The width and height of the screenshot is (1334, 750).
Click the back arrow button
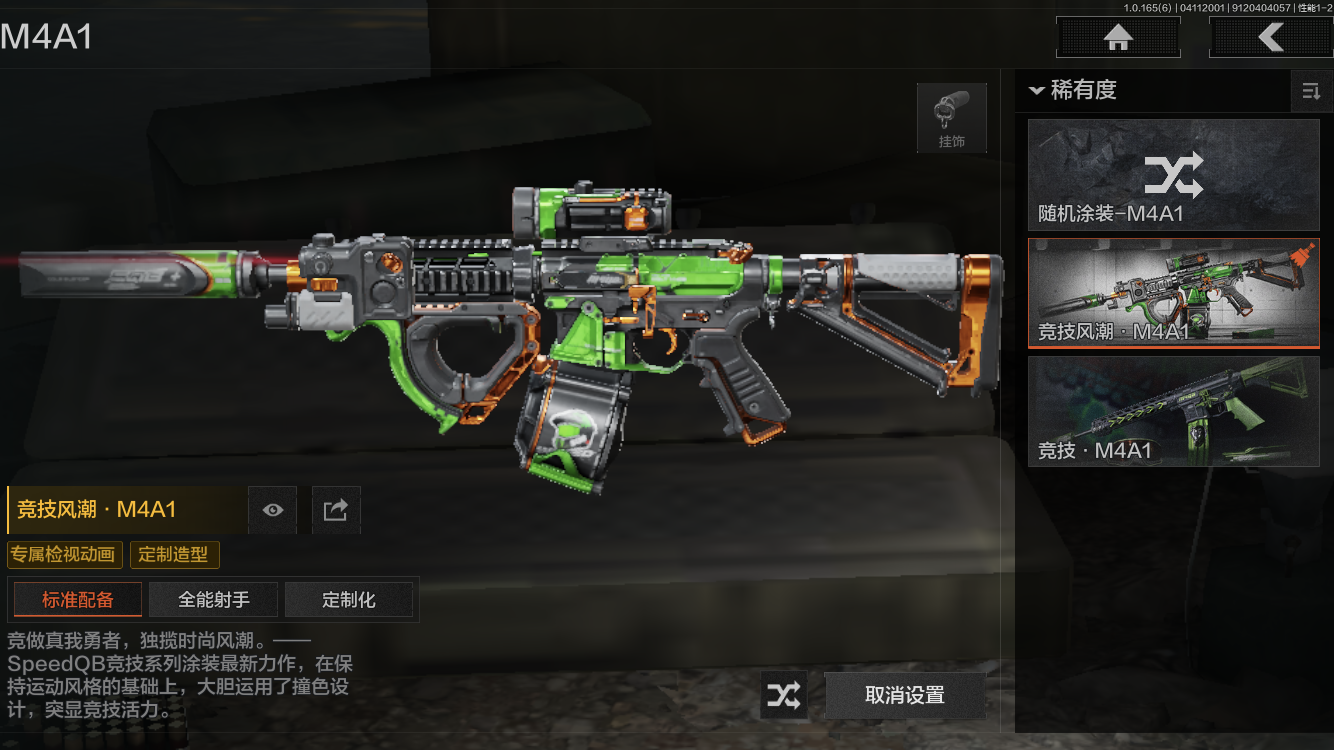[1270, 38]
